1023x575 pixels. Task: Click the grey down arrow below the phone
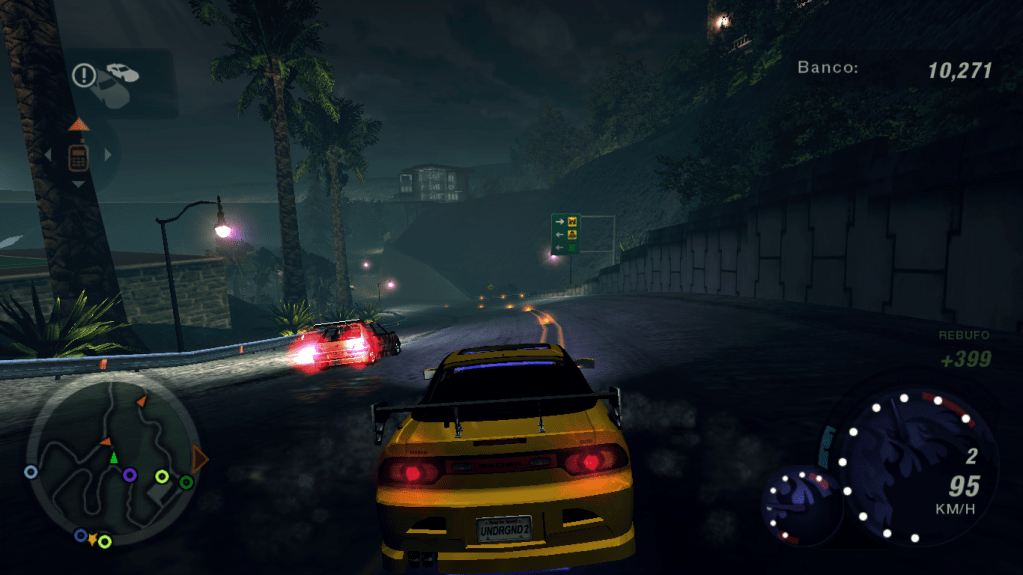[78, 185]
